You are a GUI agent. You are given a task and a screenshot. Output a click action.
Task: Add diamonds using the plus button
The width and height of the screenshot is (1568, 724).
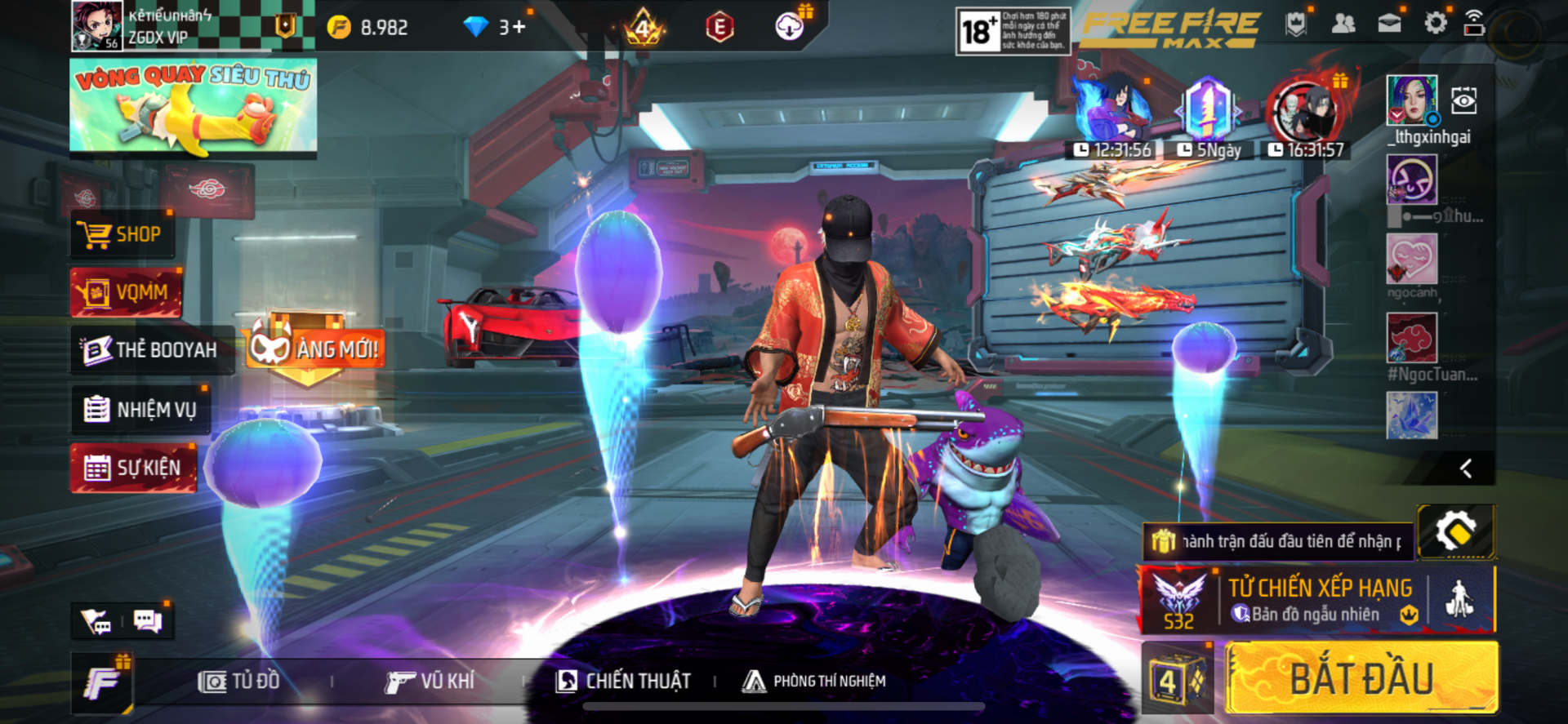coord(519,27)
